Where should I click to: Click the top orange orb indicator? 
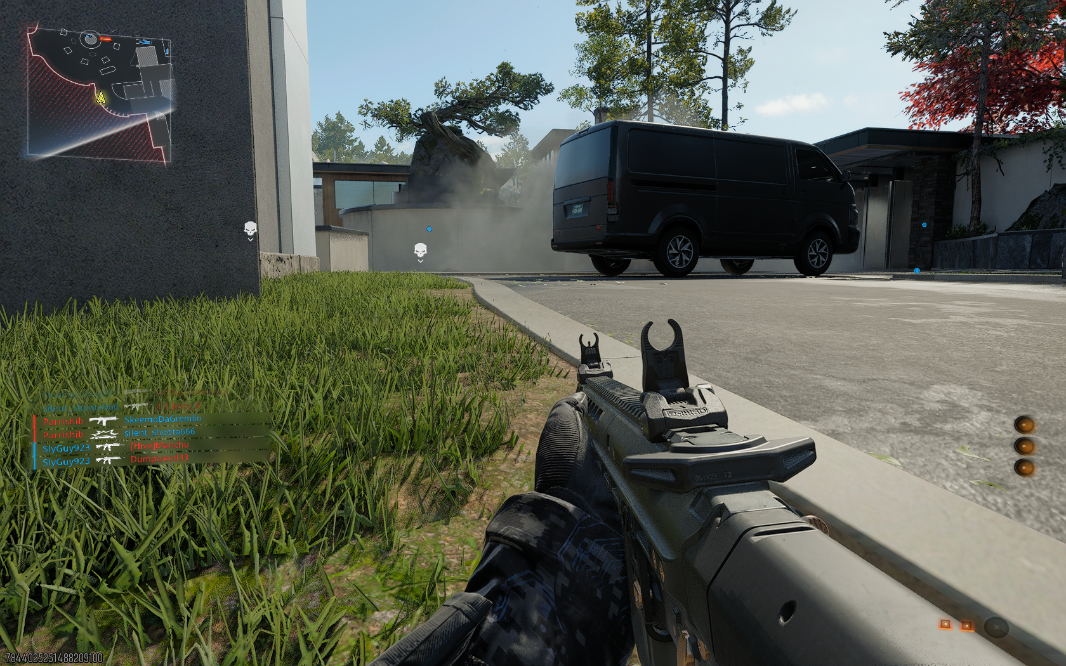click(1024, 424)
